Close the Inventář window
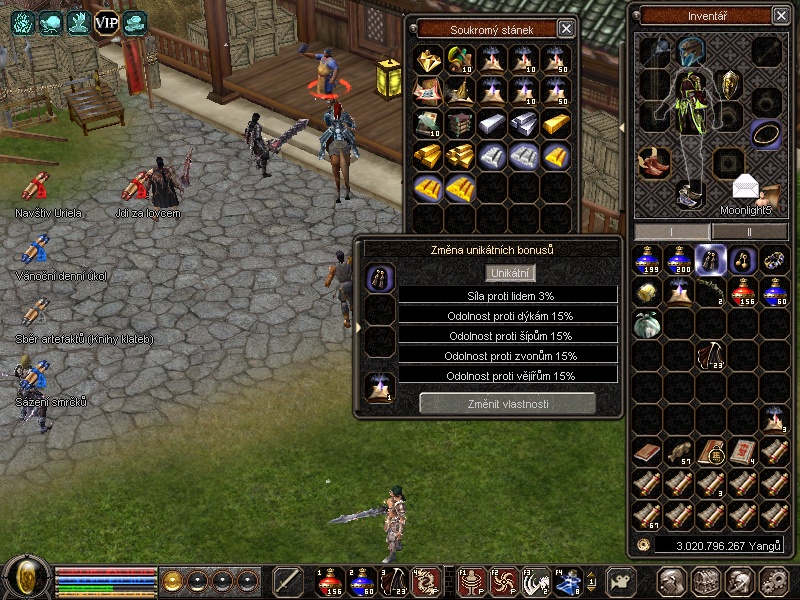Viewport: 800px width, 600px height. pos(780,15)
